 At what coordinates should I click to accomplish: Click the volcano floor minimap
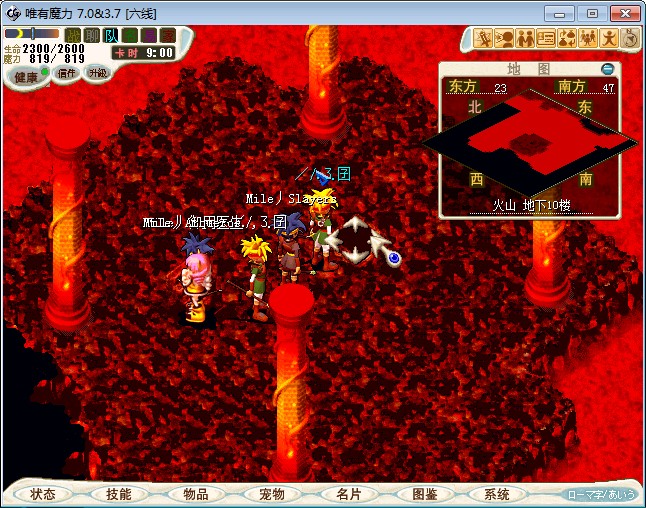click(x=530, y=143)
